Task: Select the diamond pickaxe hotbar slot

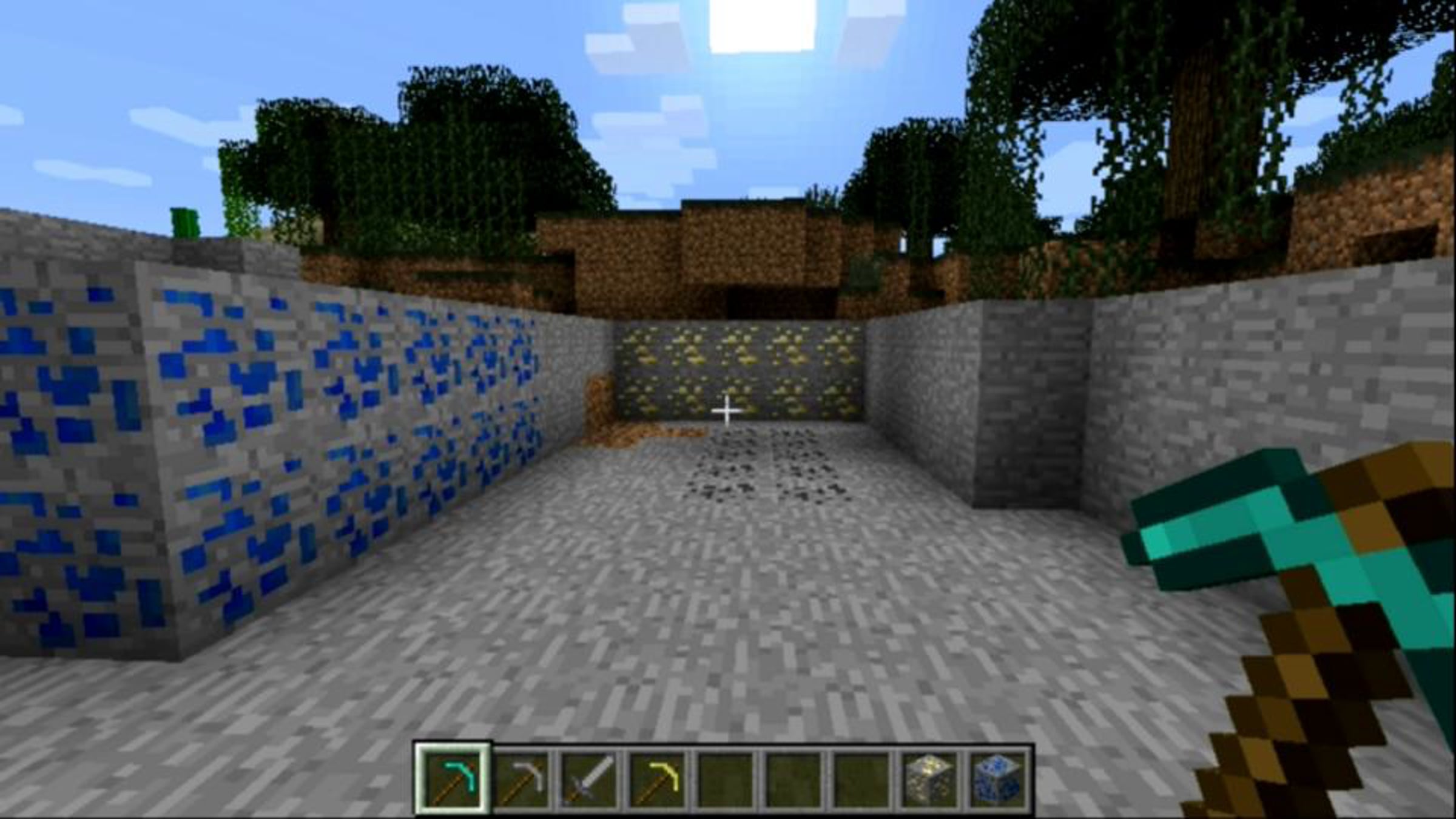Action: click(x=452, y=778)
